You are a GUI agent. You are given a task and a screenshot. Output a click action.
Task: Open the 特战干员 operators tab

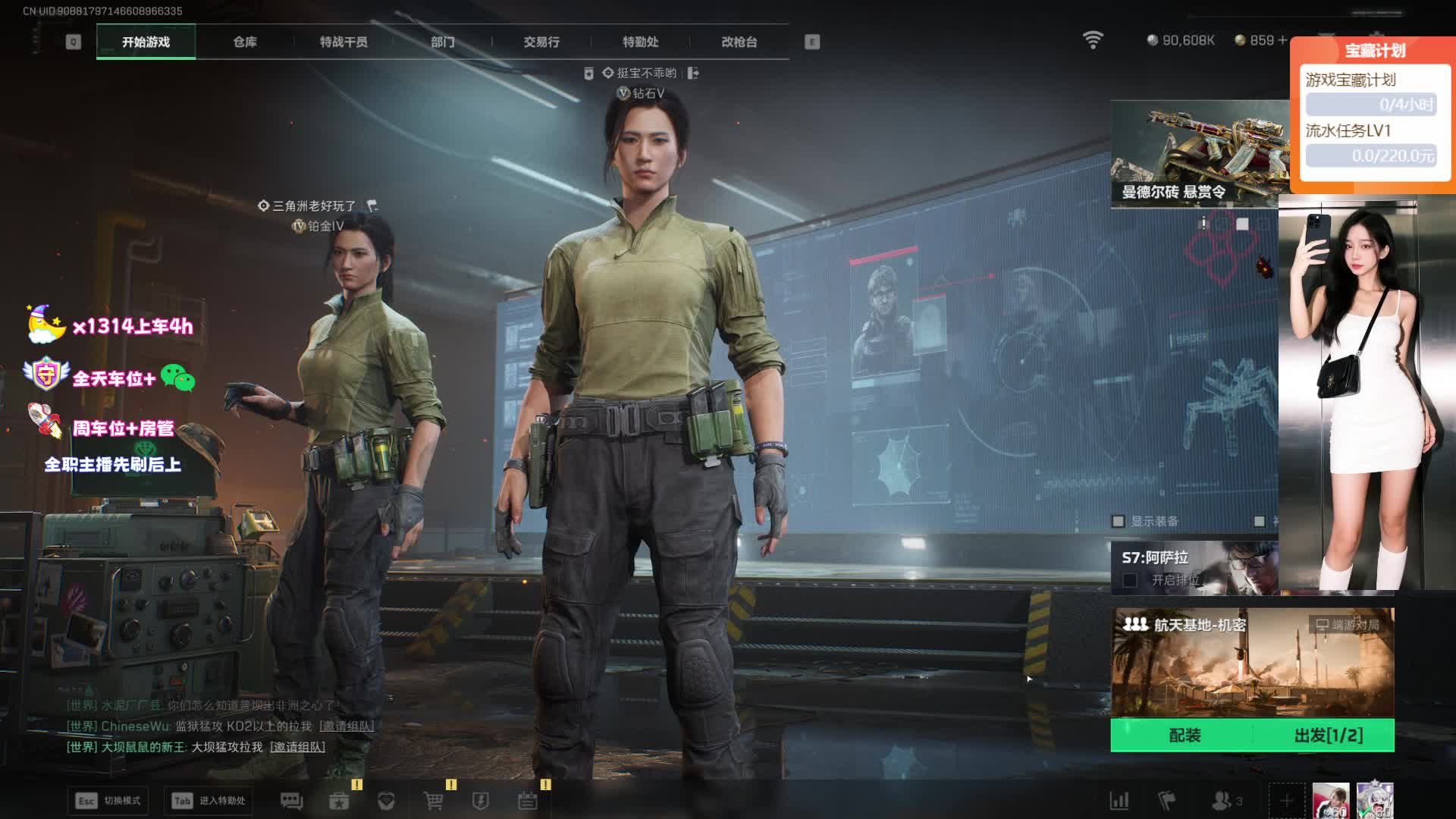click(344, 42)
